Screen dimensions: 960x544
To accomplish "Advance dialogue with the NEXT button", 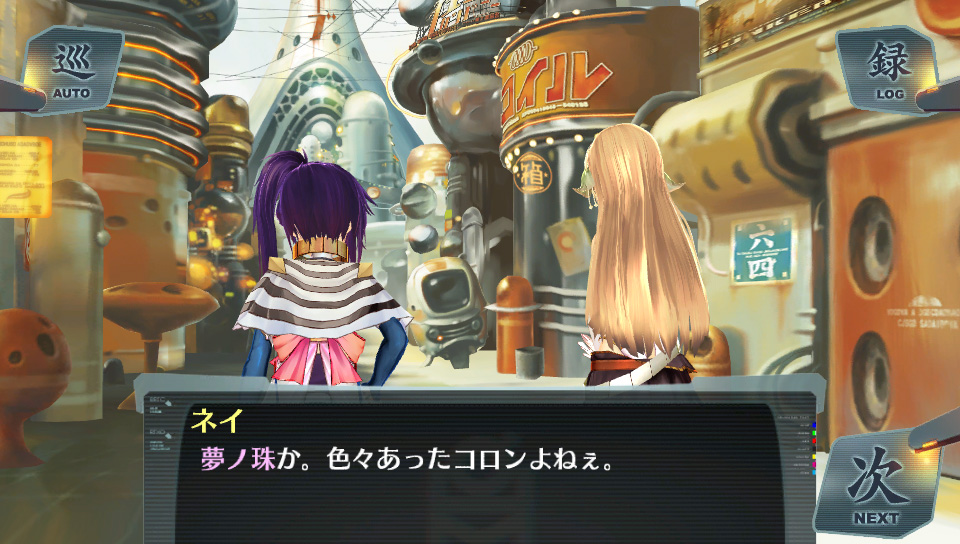I will pyautogui.click(x=875, y=487).
